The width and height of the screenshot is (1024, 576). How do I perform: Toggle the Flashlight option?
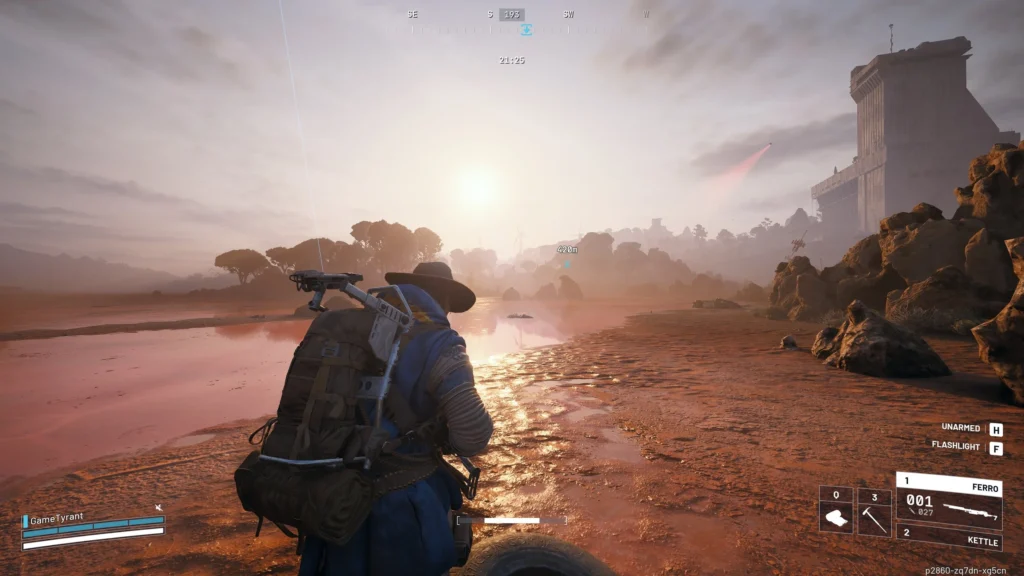click(x=996, y=446)
